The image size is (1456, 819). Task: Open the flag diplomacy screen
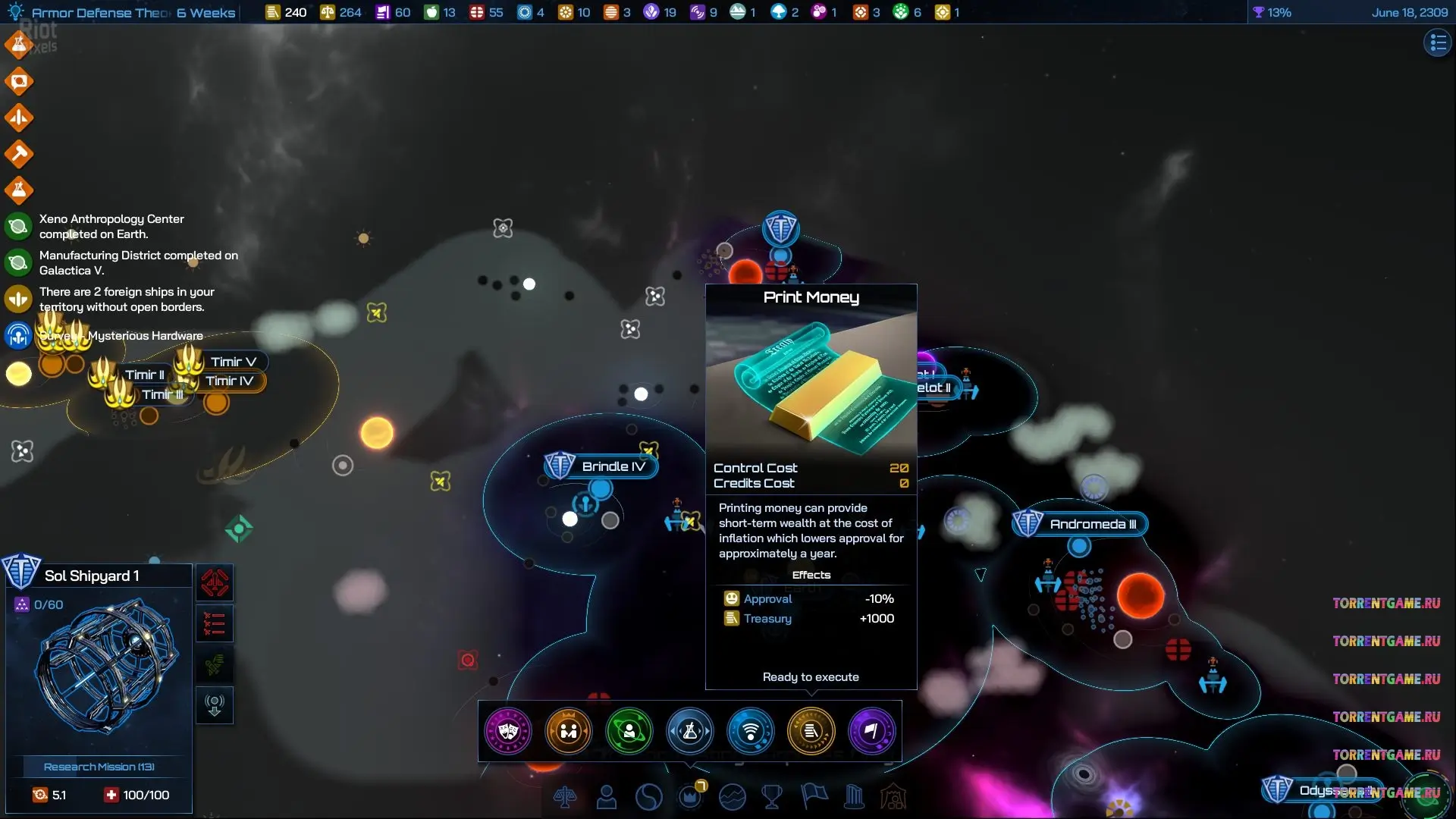(814, 797)
